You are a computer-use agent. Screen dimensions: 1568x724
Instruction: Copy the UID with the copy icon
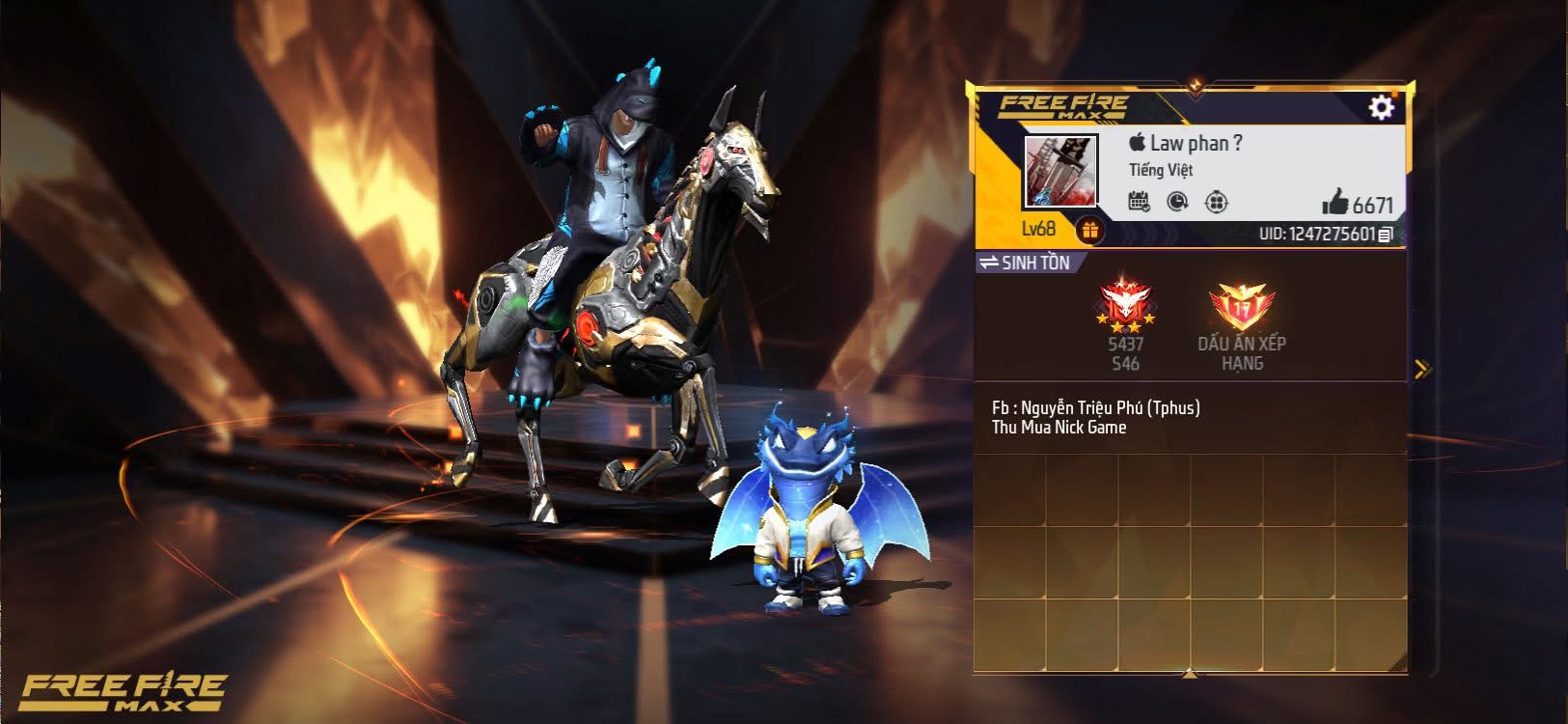(1386, 235)
